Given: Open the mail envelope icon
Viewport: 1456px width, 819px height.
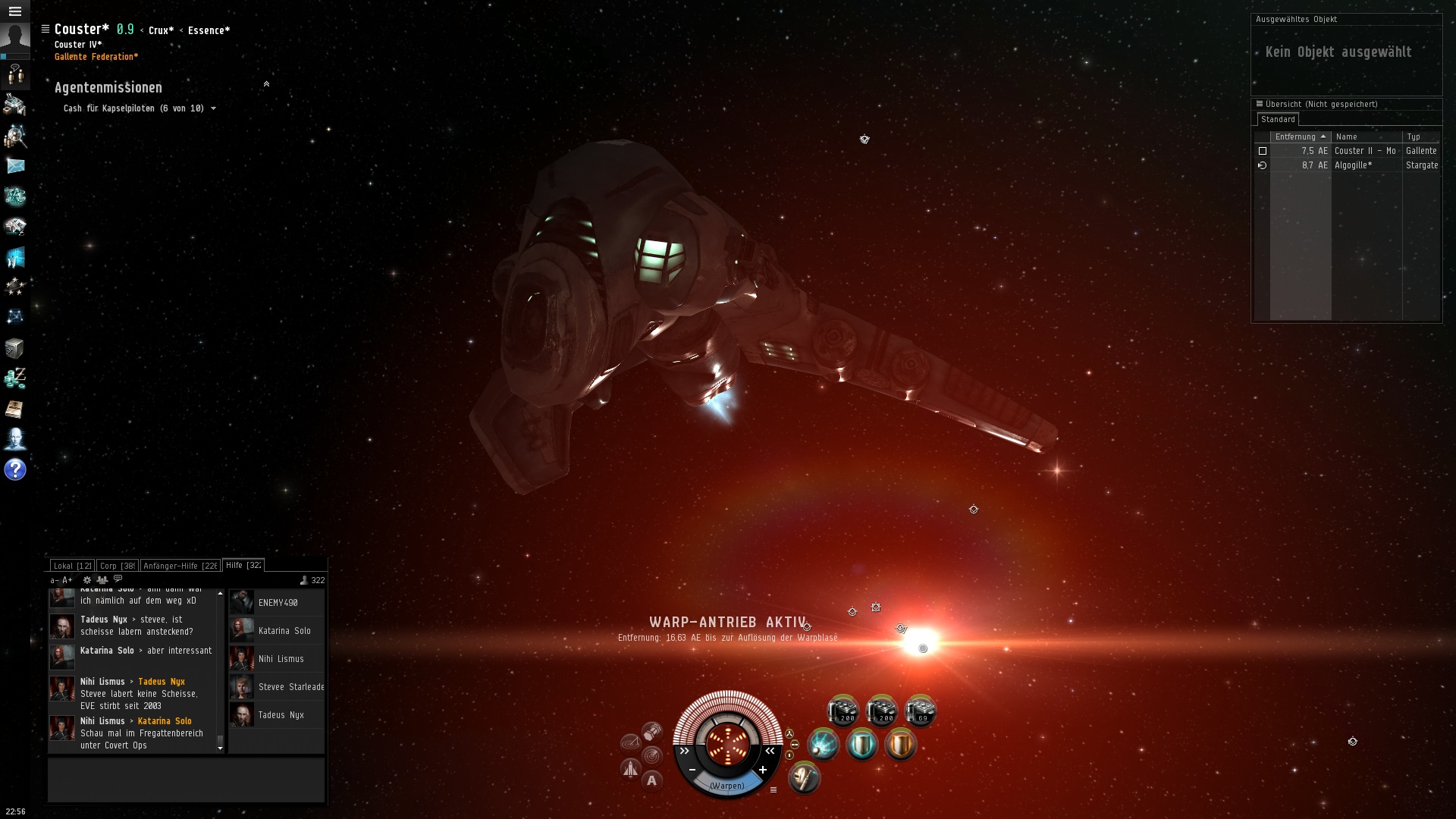Looking at the screenshot, I should pyautogui.click(x=15, y=166).
